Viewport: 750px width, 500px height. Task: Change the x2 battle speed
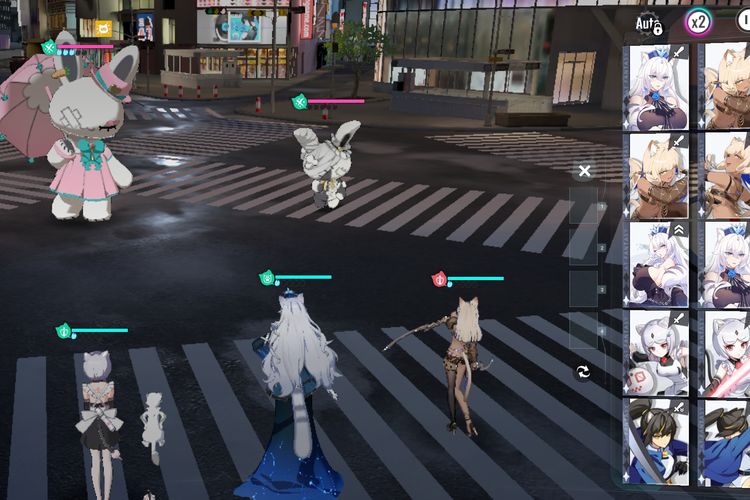tap(697, 21)
